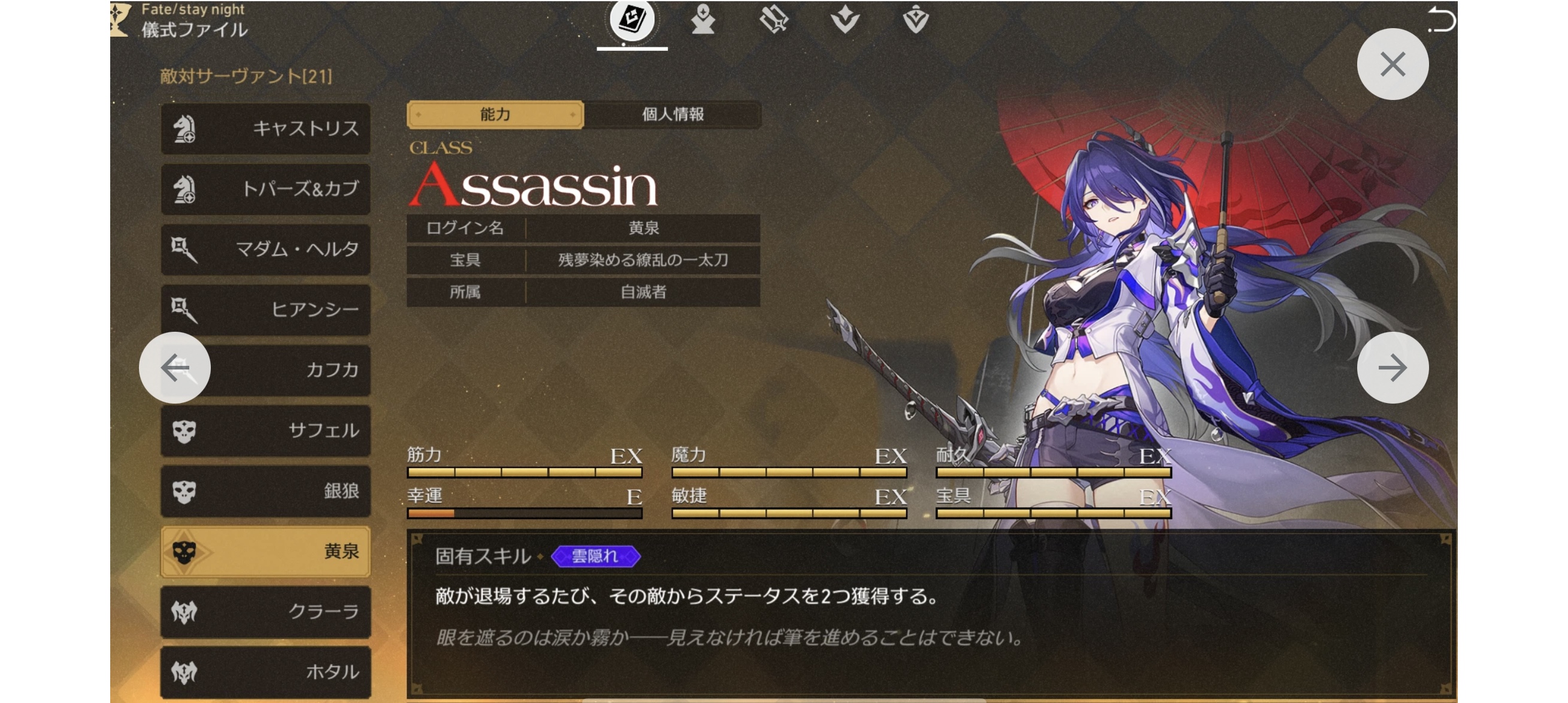The width and height of the screenshot is (1568, 703).
Task: Click the 雲隠れ skill tag
Action: pyautogui.click(x=595, y=556)
